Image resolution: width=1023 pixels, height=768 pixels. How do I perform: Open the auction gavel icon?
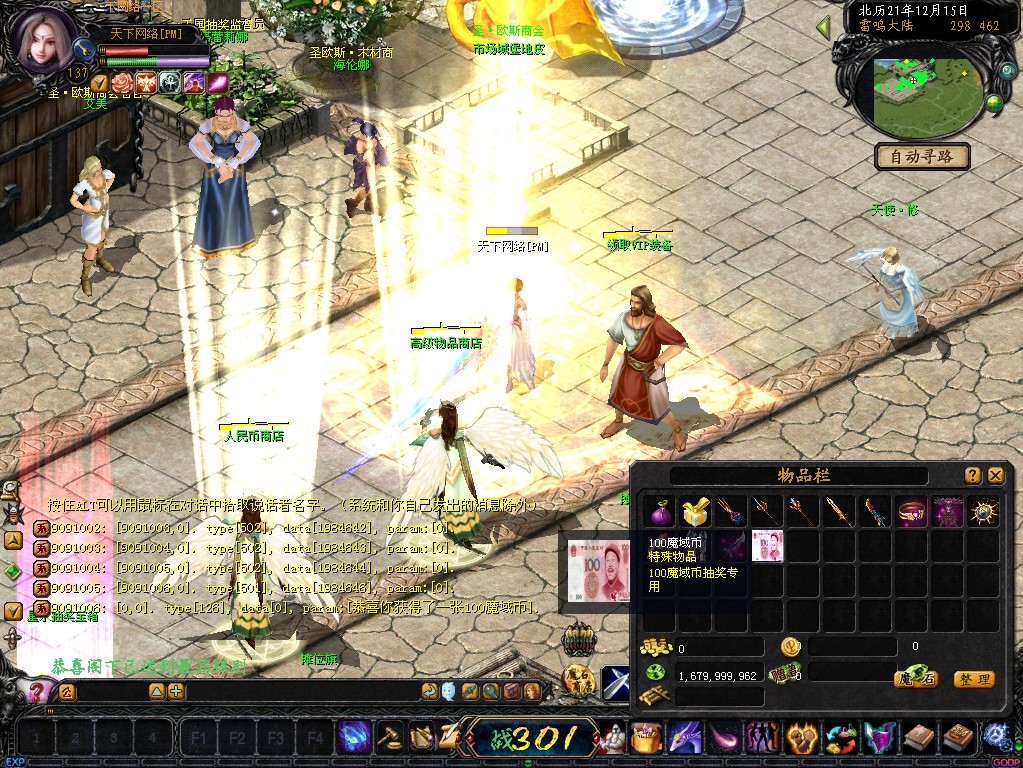click(389, 738)
